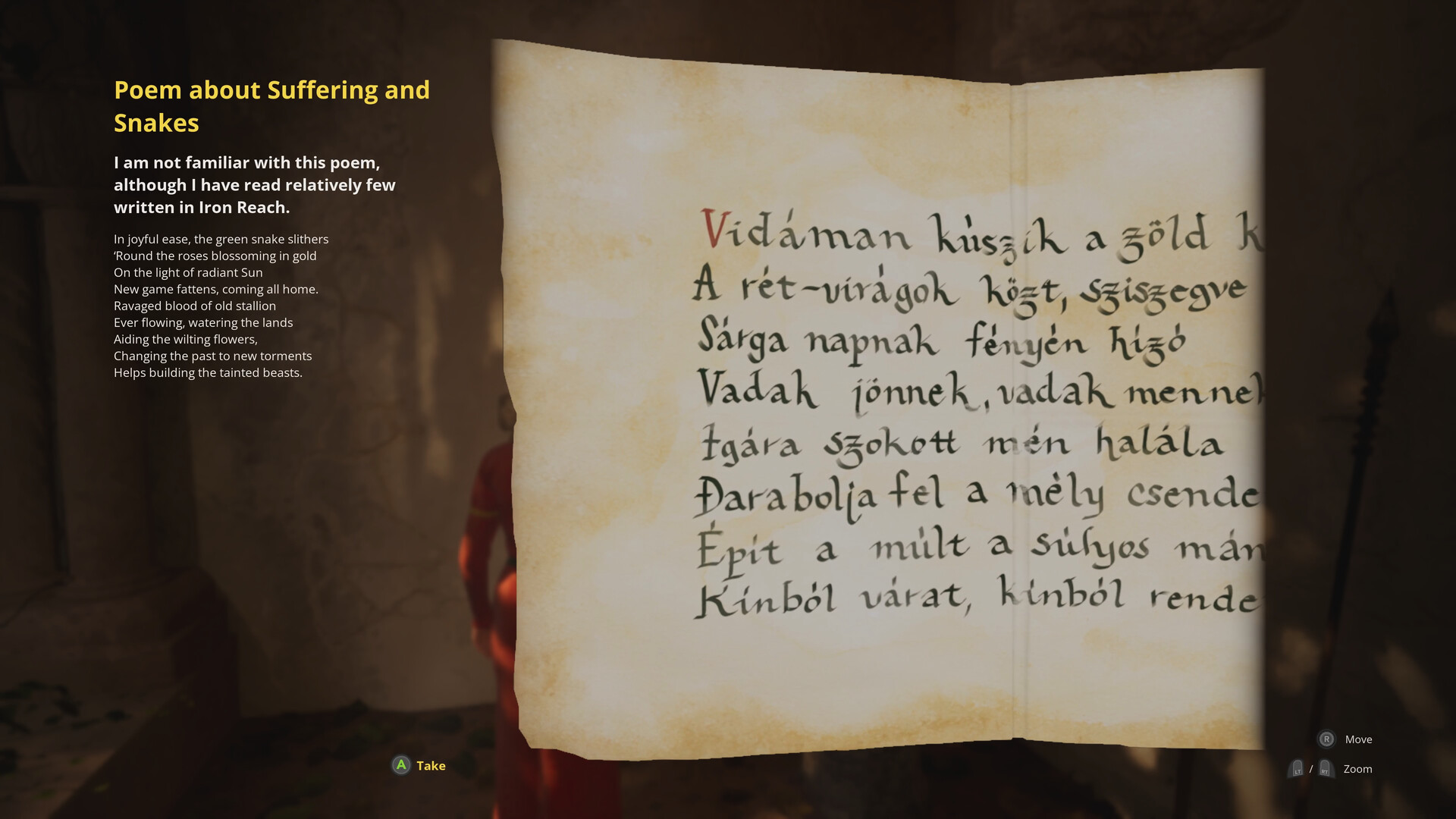Click the Zoom label text
Image resolution: width=1456 pixels, height=819 pixels.
1357,769
